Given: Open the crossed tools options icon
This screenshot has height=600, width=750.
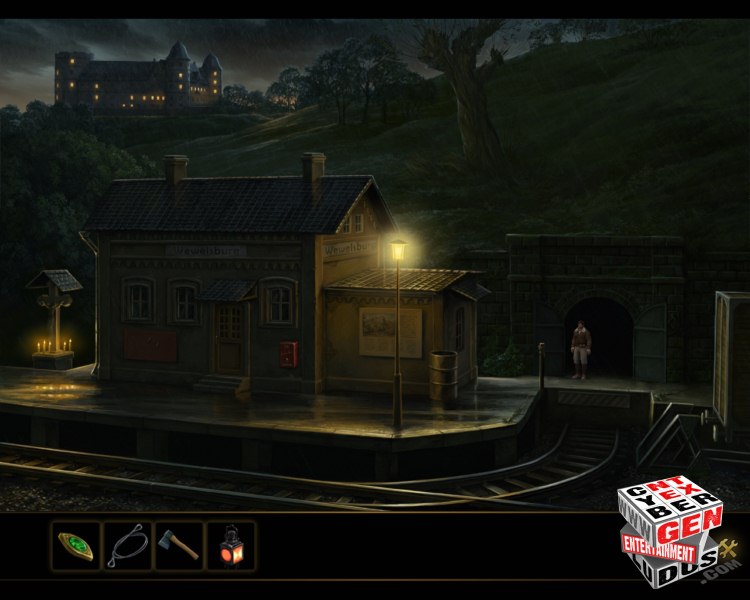Looking at the screenshot, I should pos(727,548).
